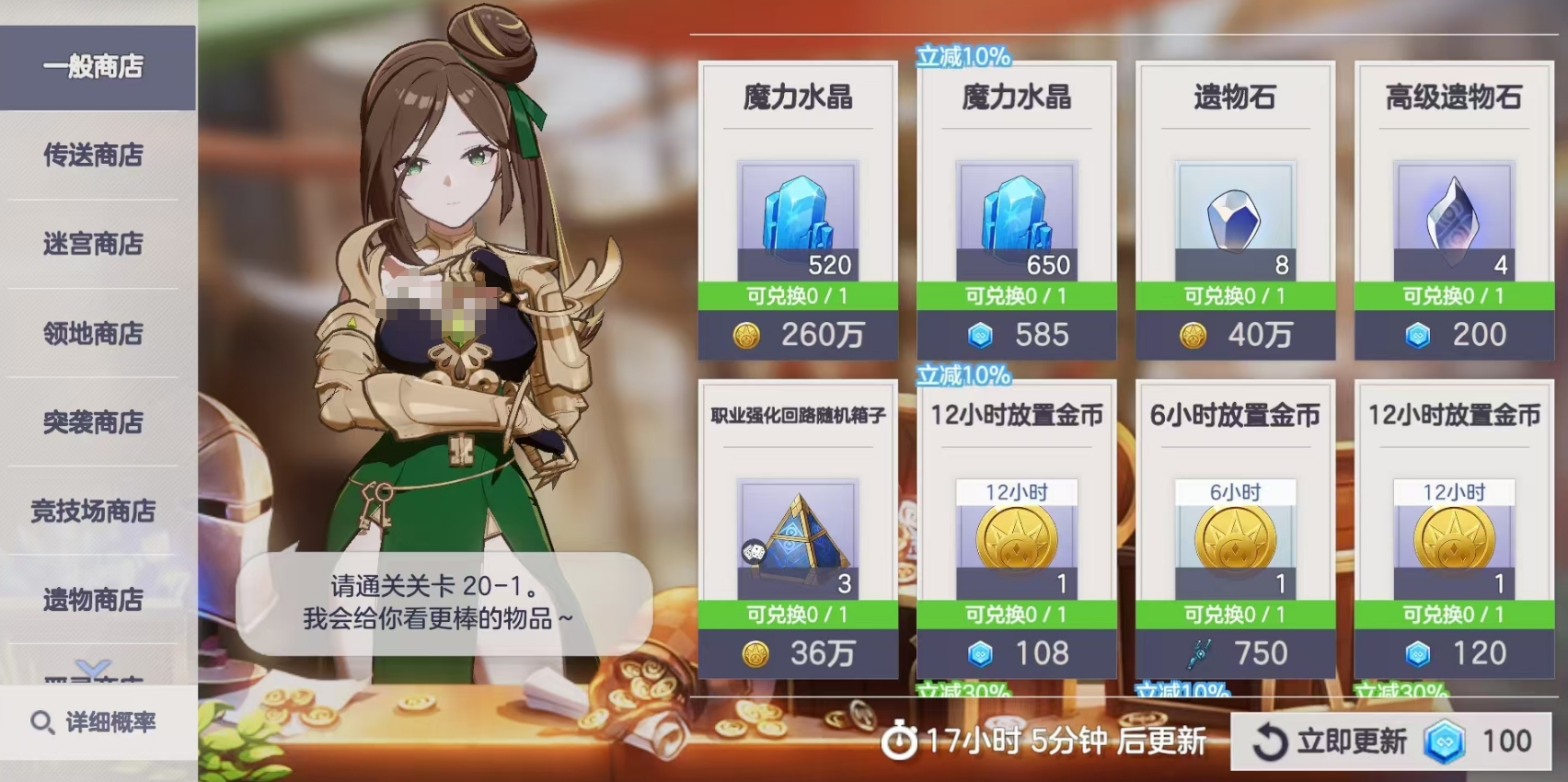Click the blue gem icon next to 100
The width and height of the screenshot is (1568, 782).
[1443, 740]
